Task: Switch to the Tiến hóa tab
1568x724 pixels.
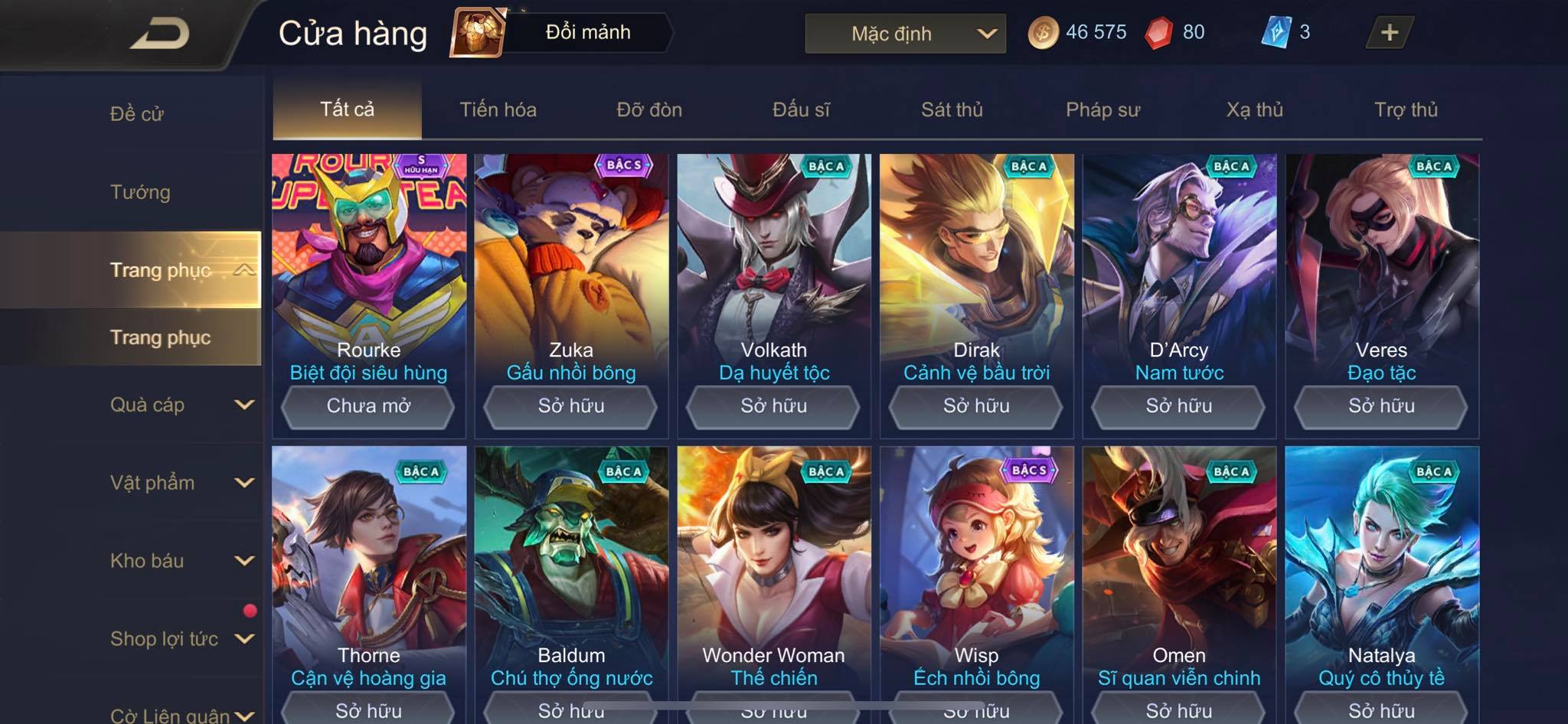Action: [498, 109]
